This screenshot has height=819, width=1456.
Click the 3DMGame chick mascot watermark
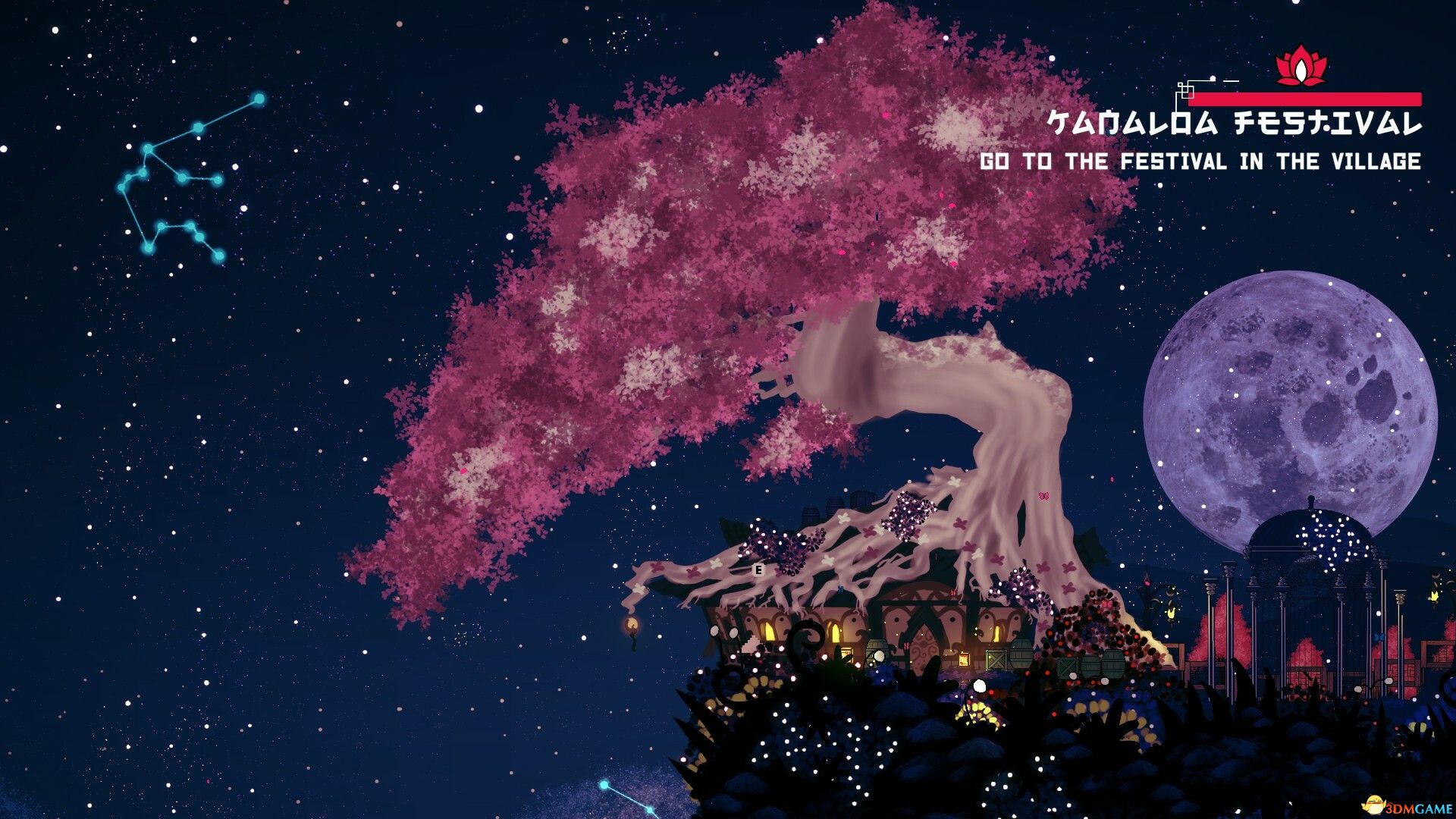1375,804
